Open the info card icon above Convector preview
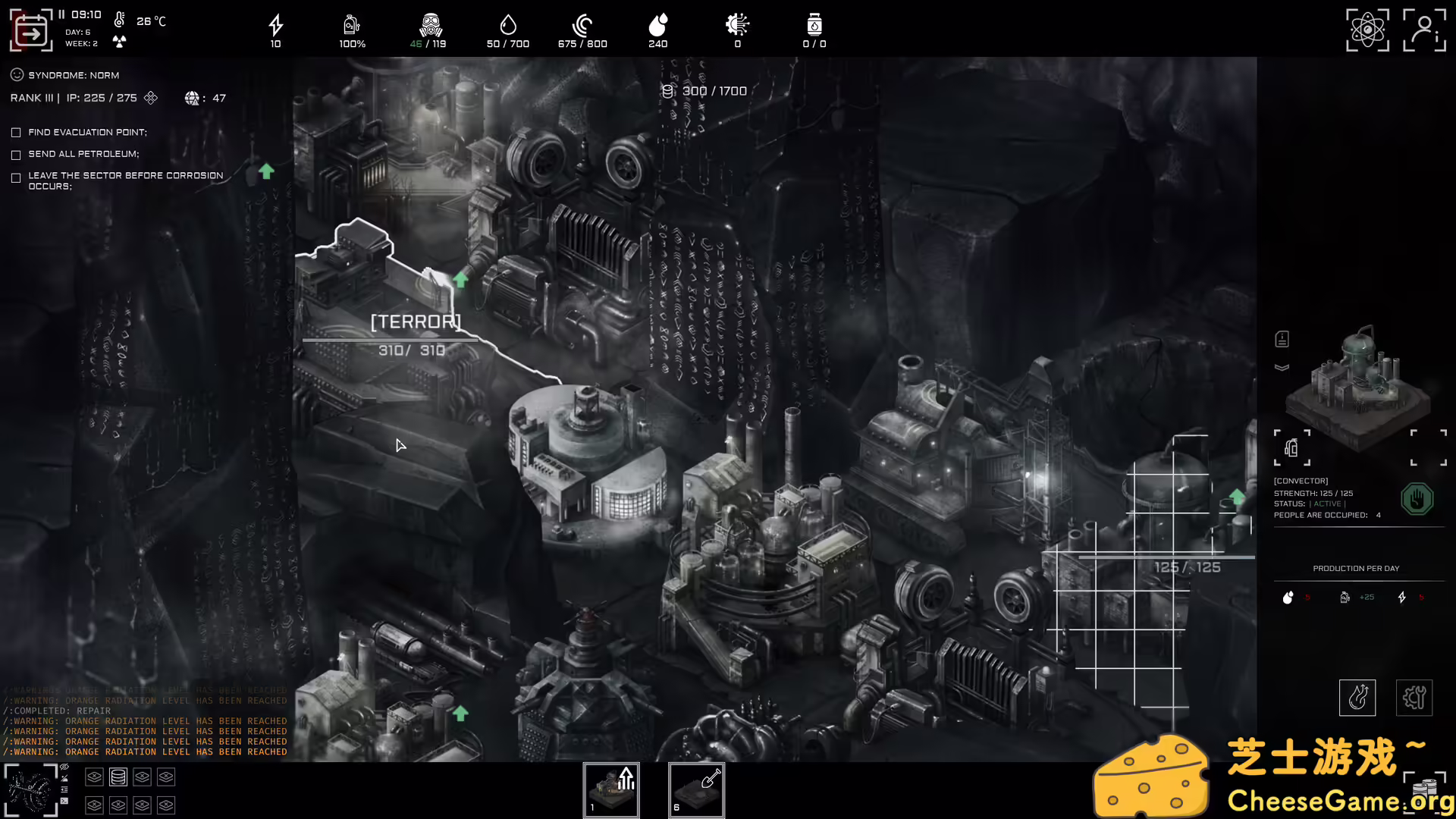The image size is (1456, 819). click(1283, 338)
